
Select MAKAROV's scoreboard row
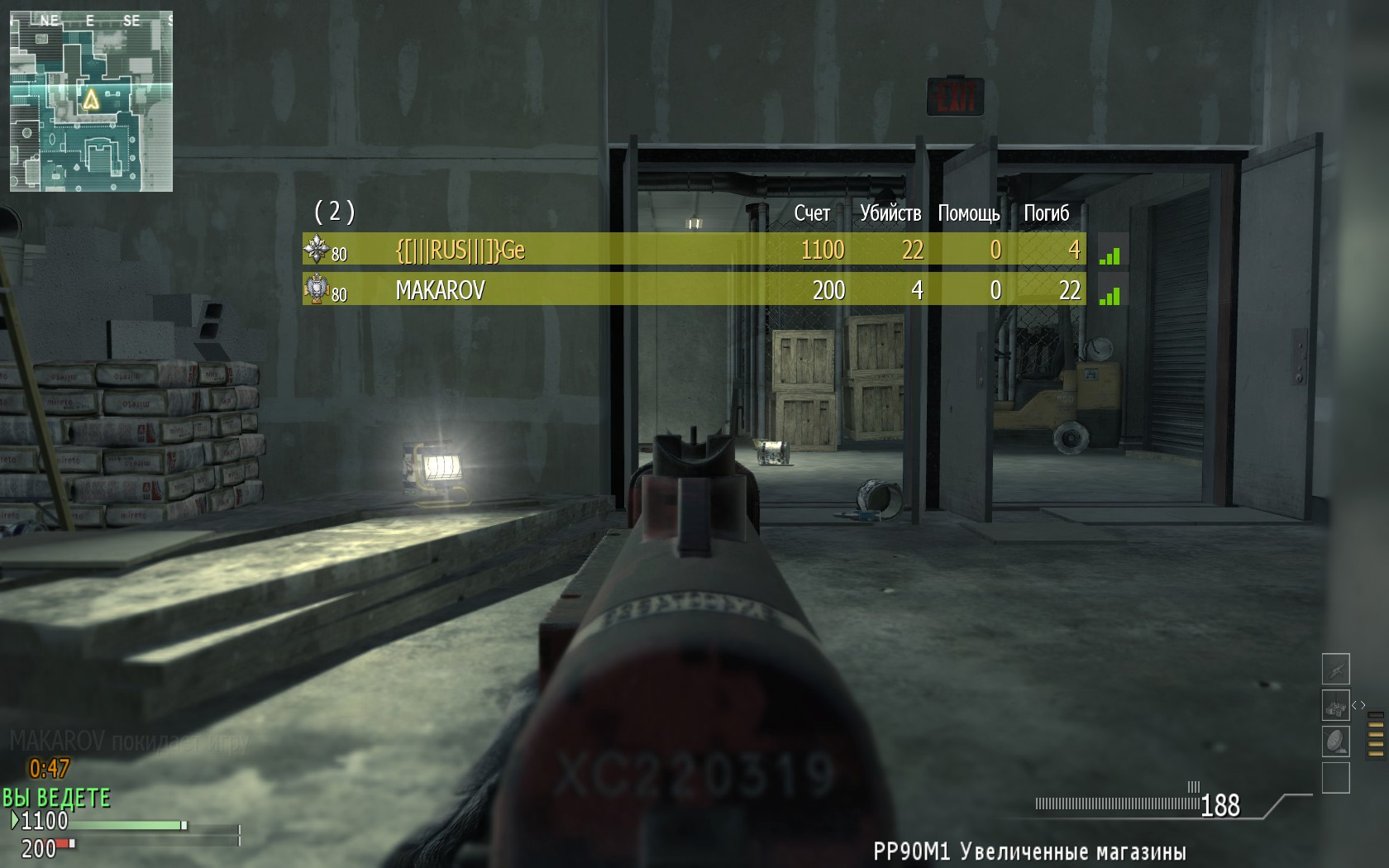point(694,290)
